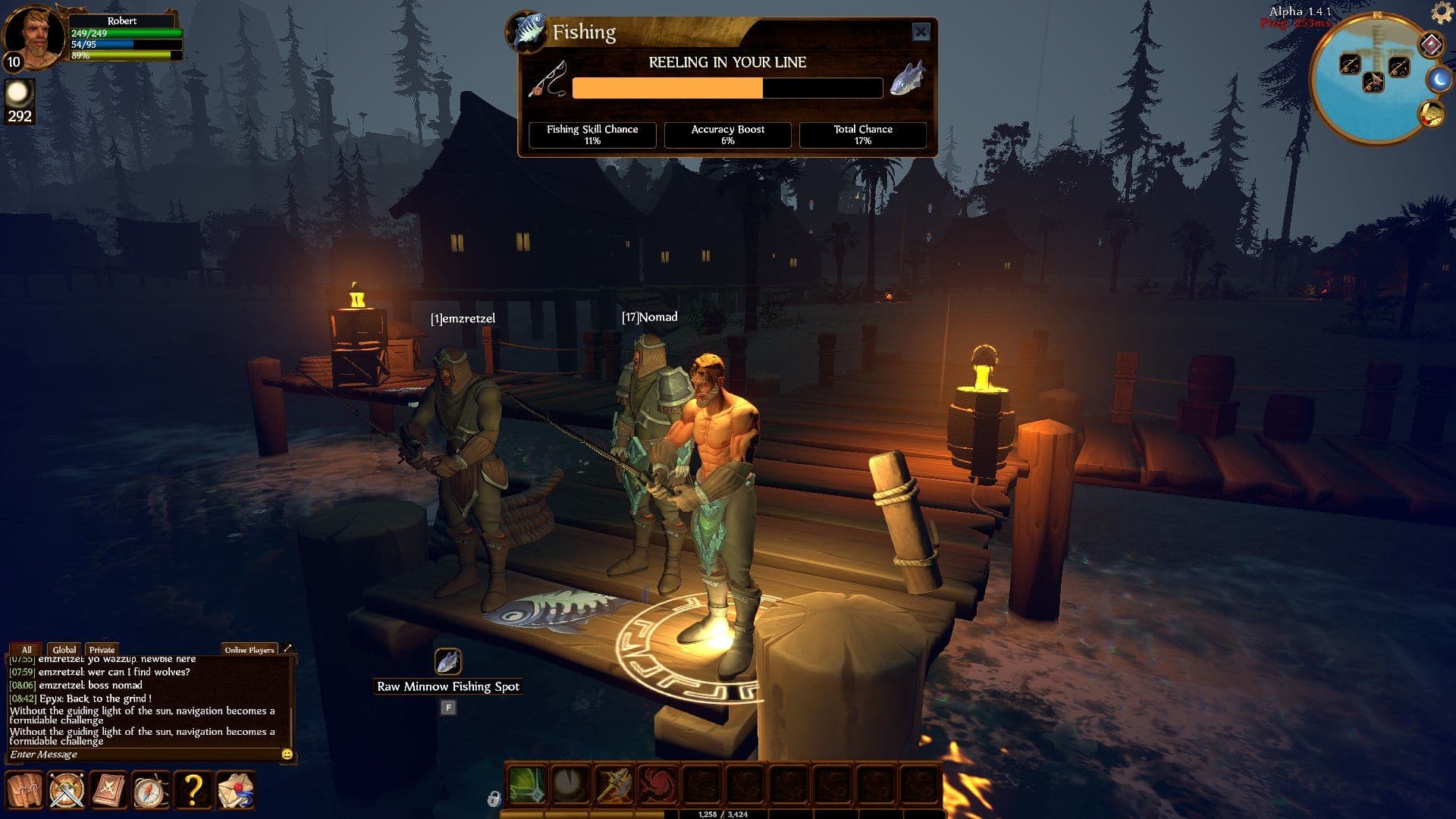
Task: Open the gold scroll icon beside the minimap
Action: point(1431,115)
